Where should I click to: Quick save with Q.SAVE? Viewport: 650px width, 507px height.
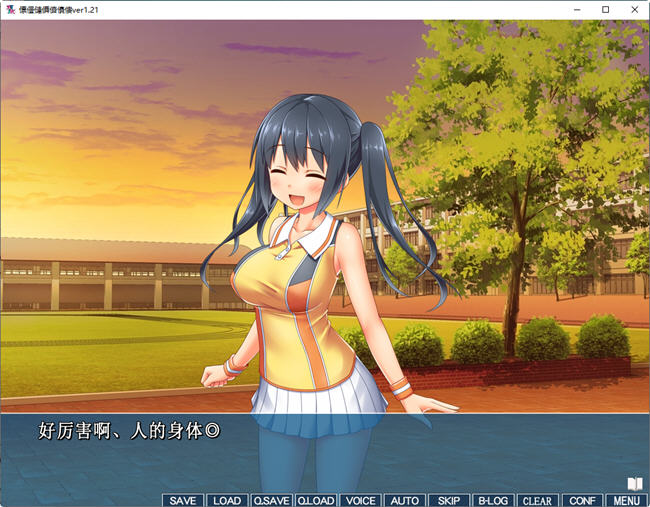(x=271, y=500)
